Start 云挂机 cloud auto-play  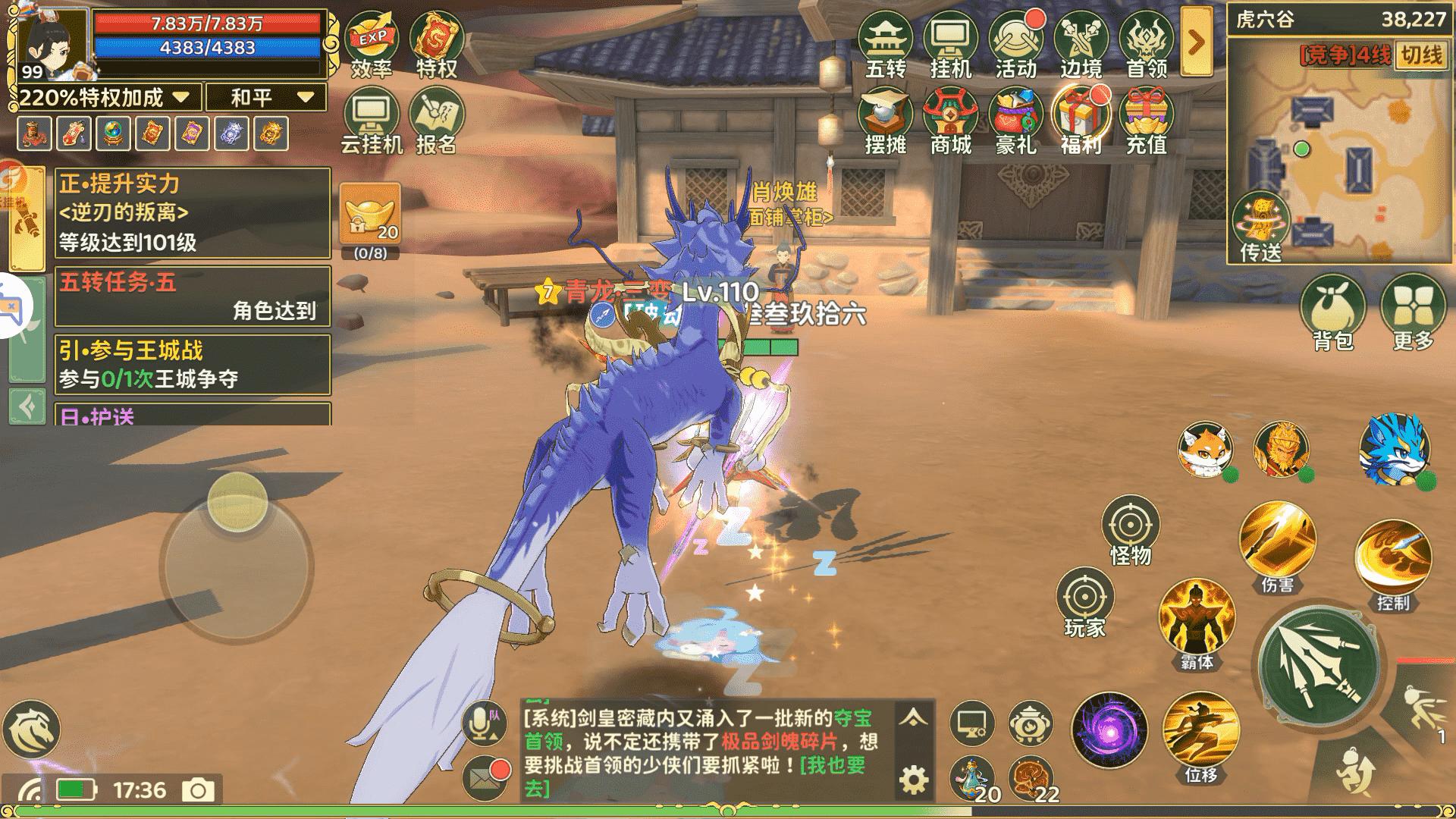[371, 120]
